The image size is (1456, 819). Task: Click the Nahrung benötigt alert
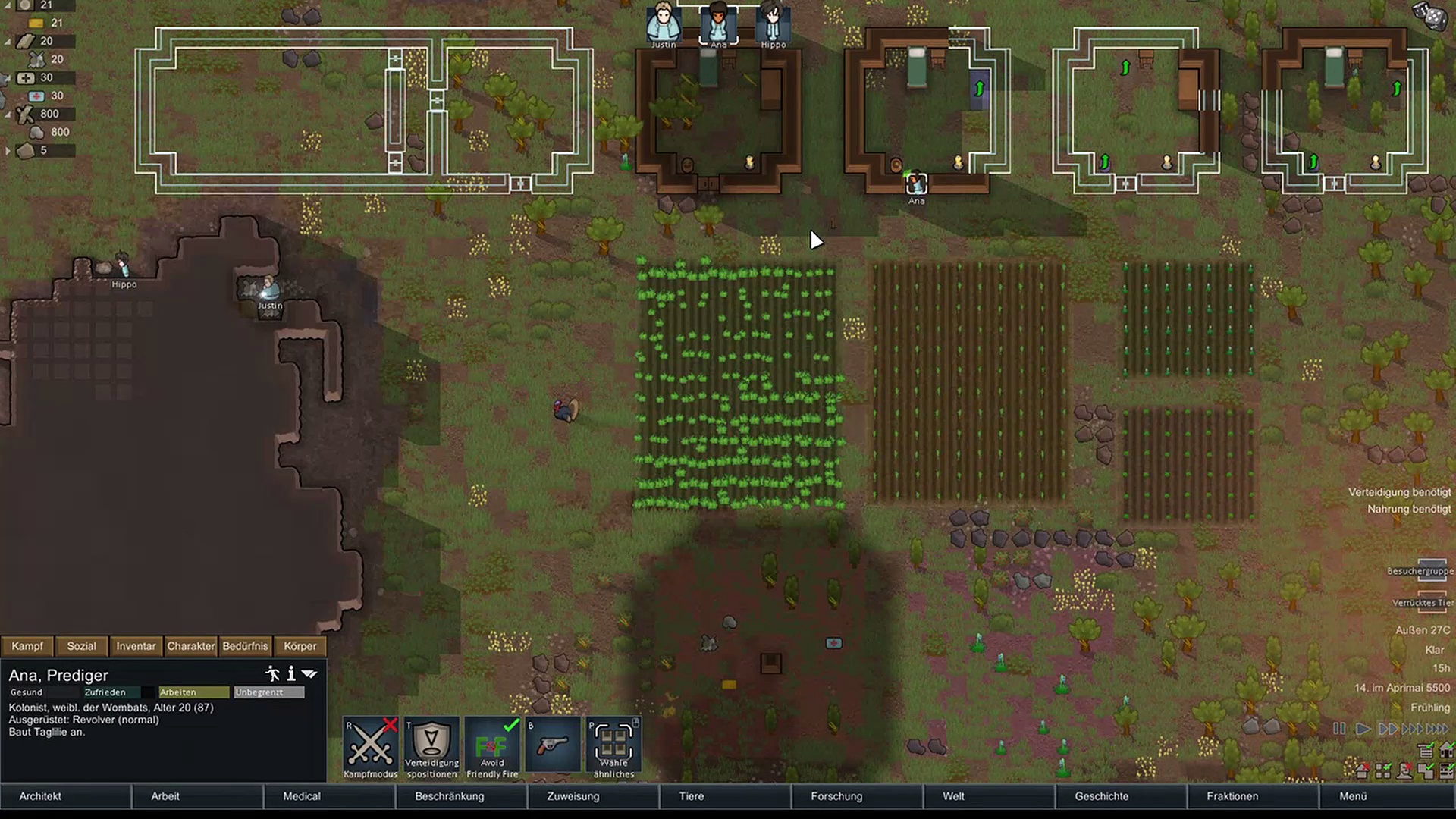point(1408,509)
